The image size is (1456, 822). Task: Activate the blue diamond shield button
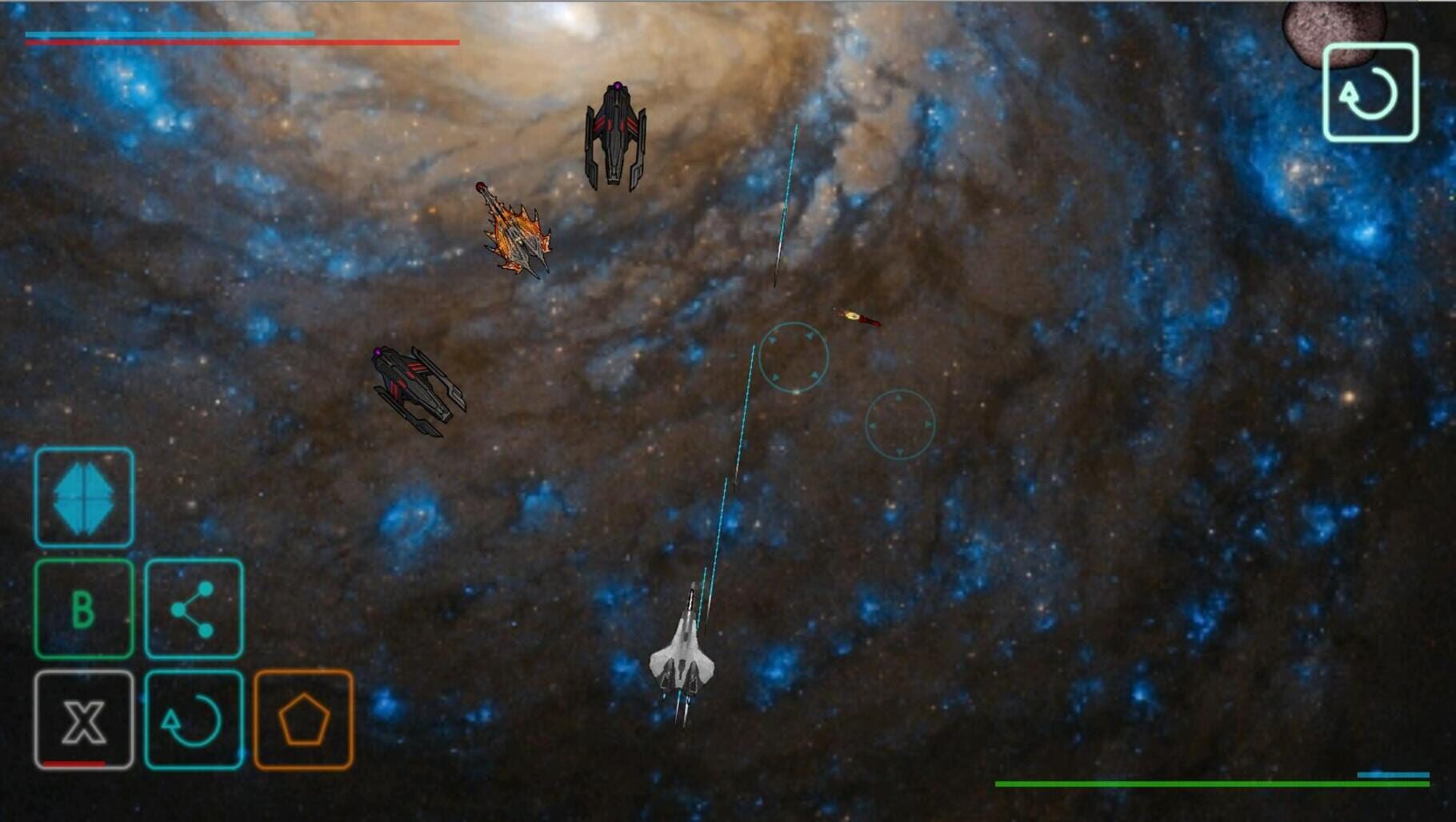pos(84,497)
